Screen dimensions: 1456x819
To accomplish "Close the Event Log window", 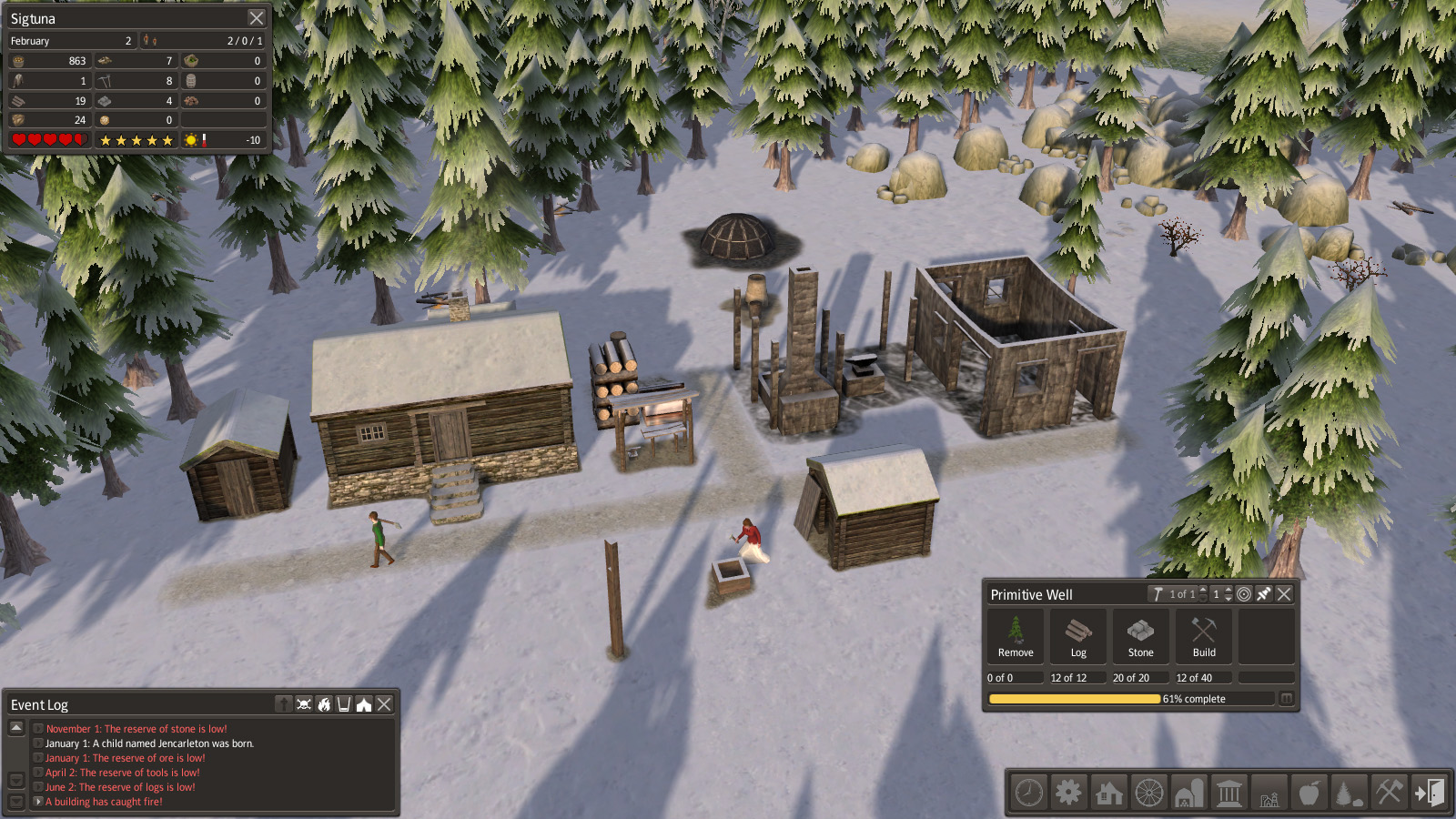I will 384,704.
